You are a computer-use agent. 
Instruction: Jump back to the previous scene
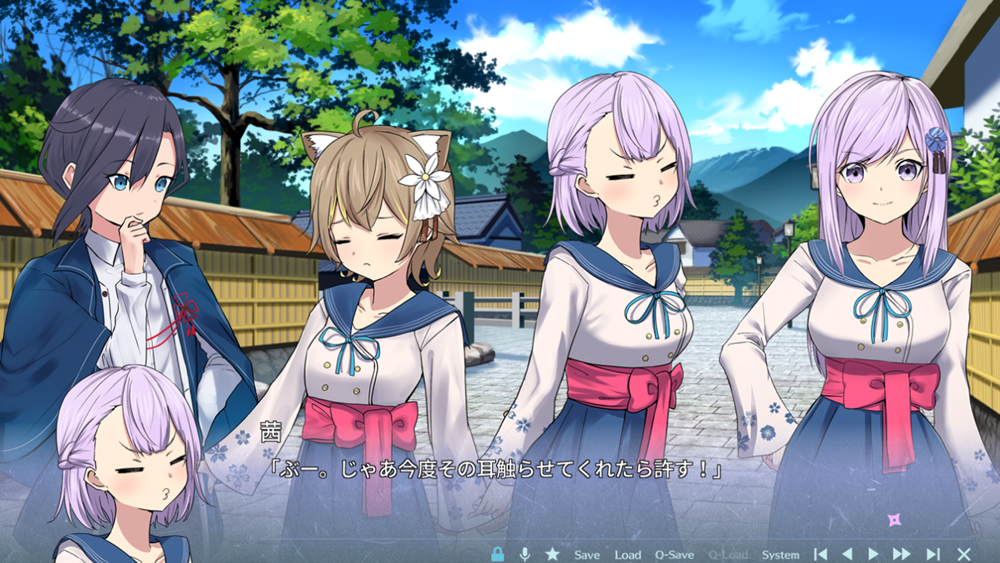coord(820,554)
